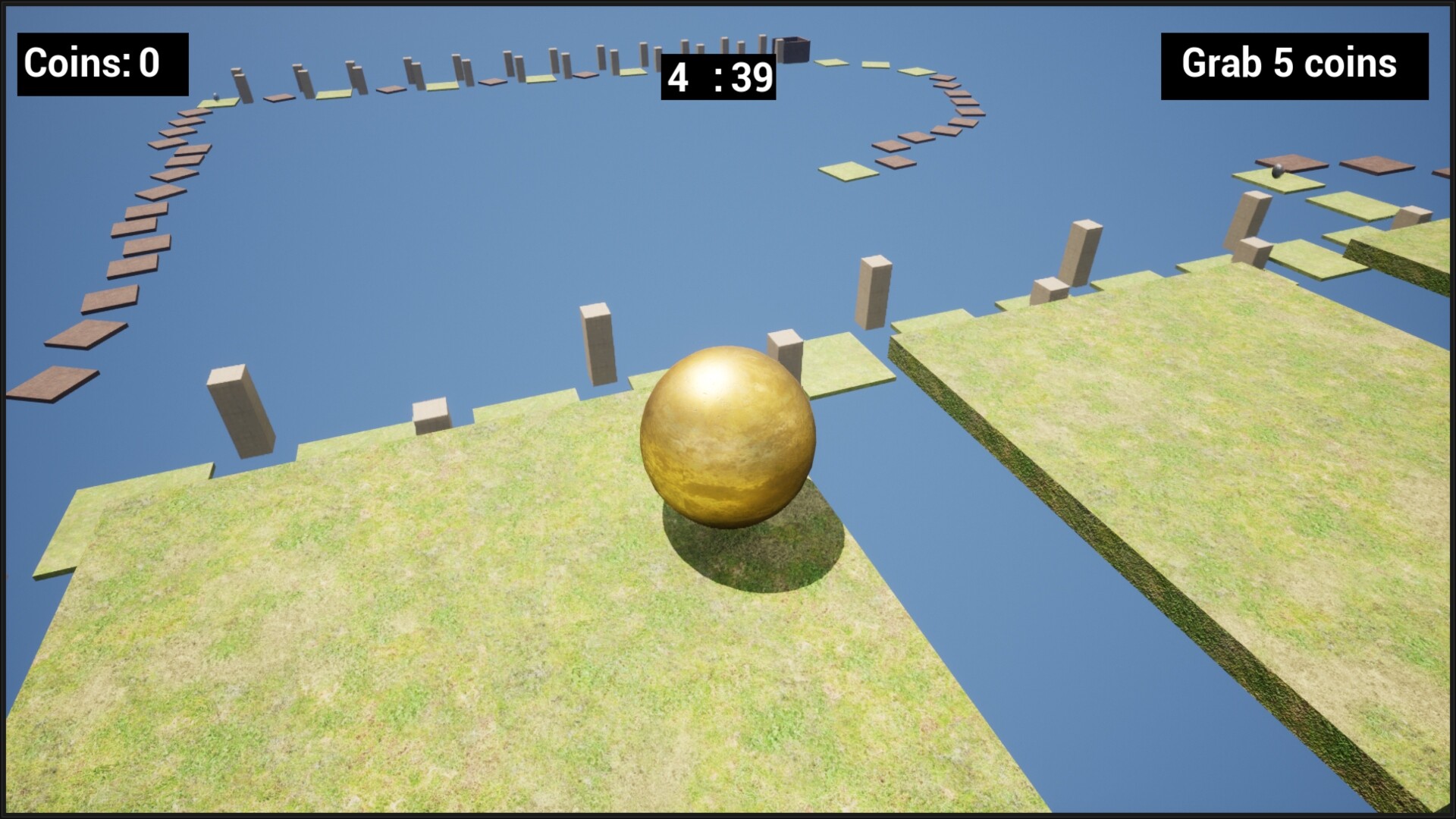
Task: Click the small gray sphere on far right platform
Action: click(1277, 173)
